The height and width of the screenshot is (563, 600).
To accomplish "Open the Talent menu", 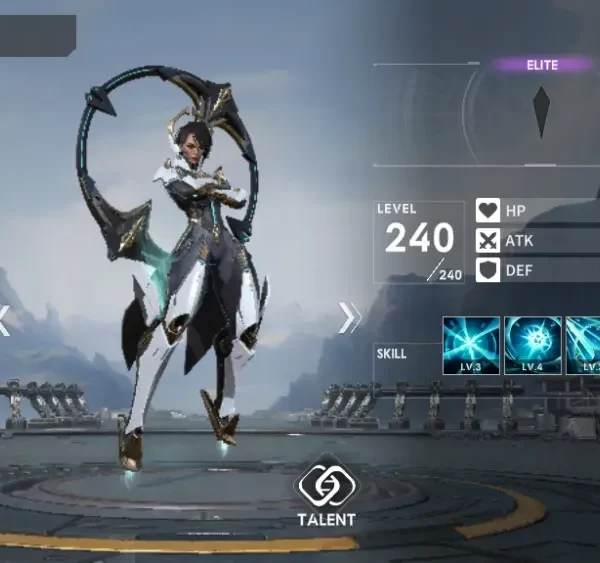I will pyautogui.click(x=325, y=490).
